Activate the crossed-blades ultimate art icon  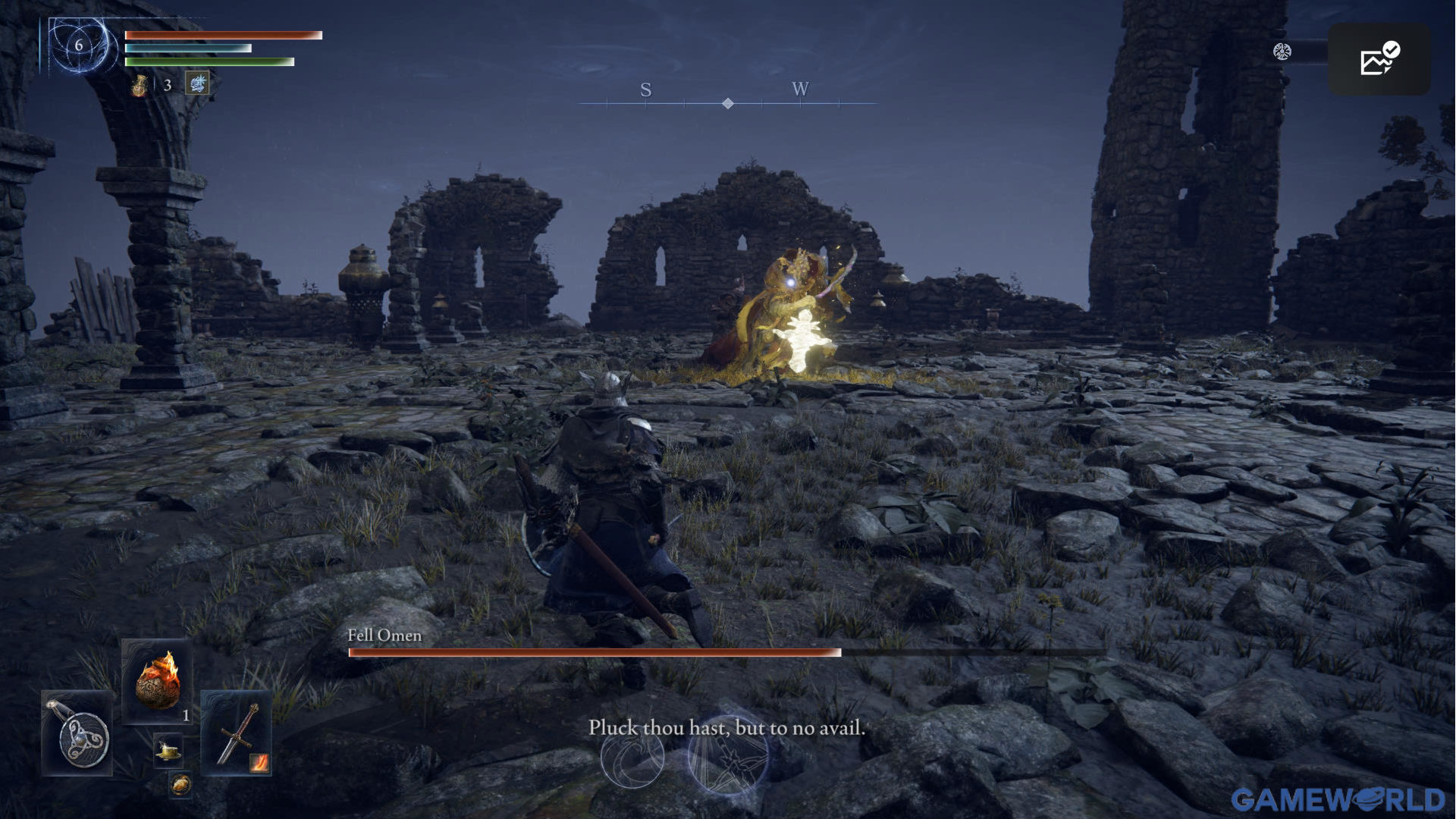point(728,756)
